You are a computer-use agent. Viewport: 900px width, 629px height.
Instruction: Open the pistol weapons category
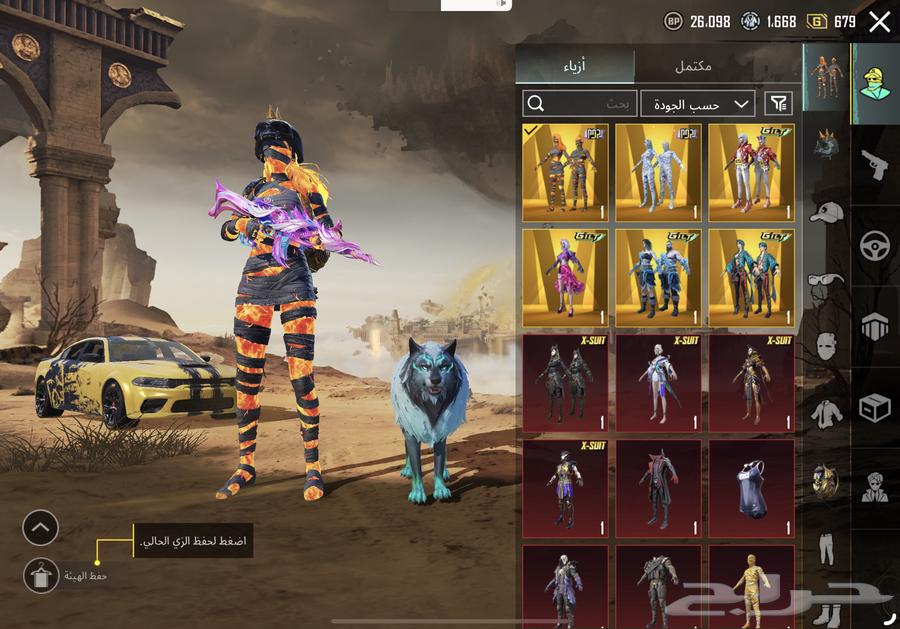(x=875, y=165)
